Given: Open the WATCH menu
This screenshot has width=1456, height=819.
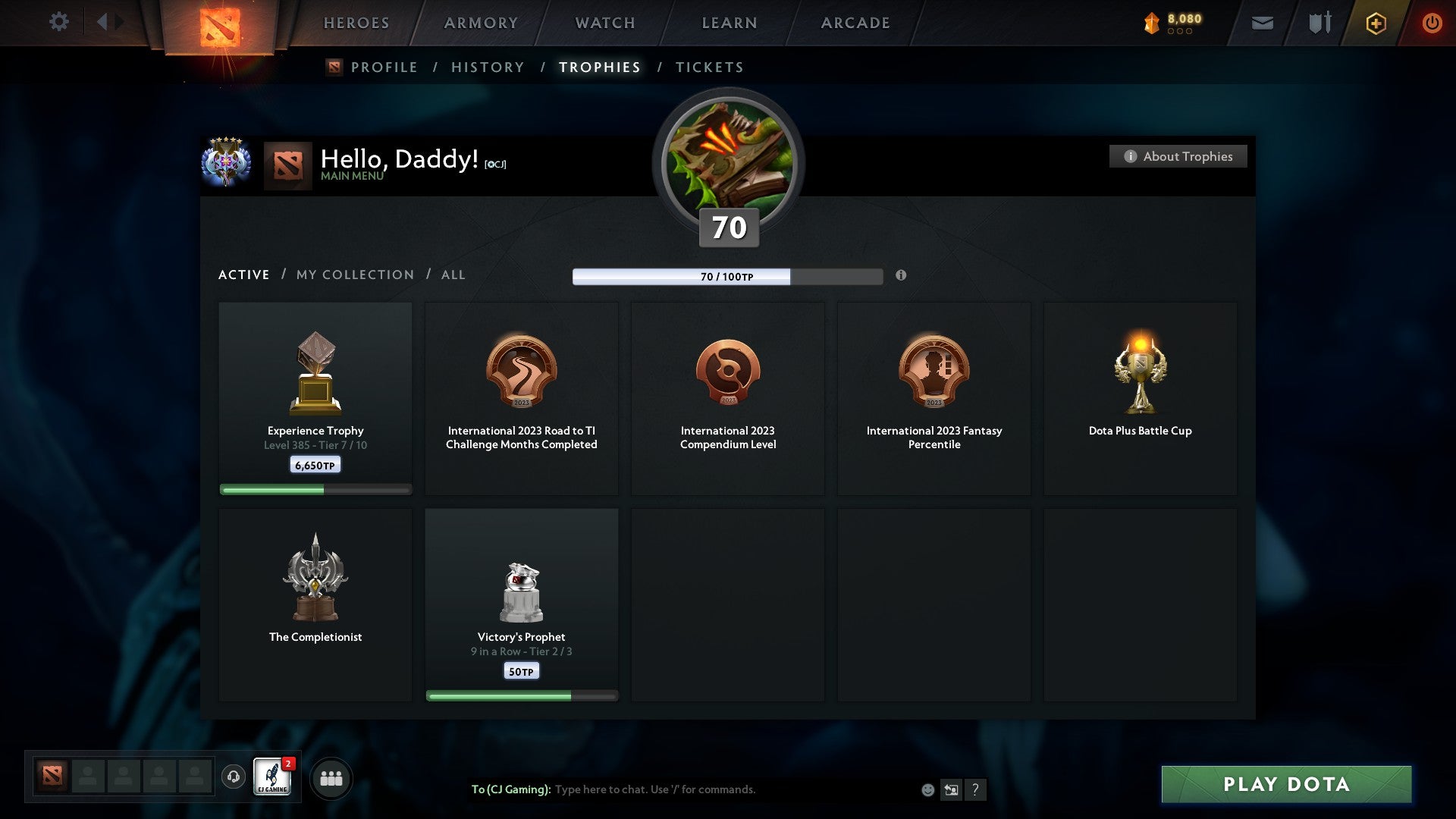Looking at the screenshot, I should pyautogui.click(x=604, y=23).
